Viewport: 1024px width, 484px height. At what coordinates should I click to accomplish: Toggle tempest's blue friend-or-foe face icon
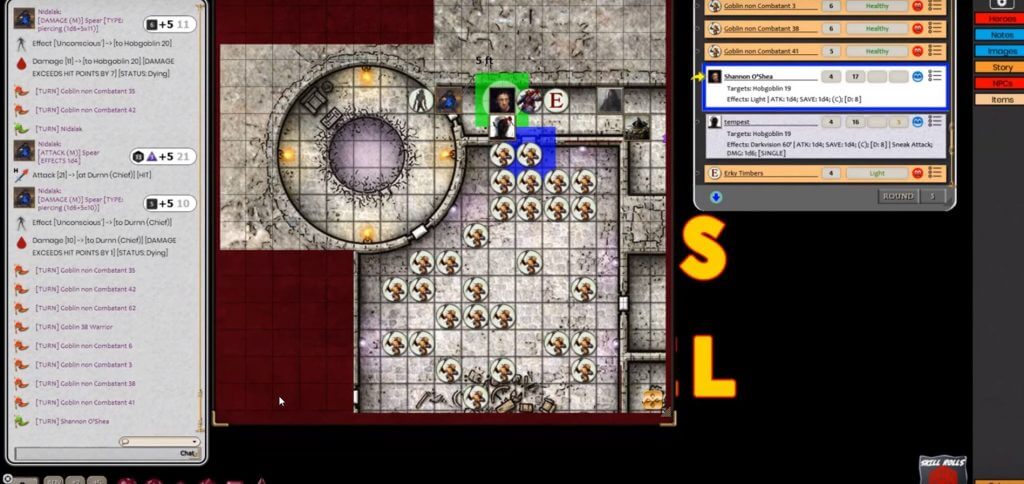[x=917, y=122]
